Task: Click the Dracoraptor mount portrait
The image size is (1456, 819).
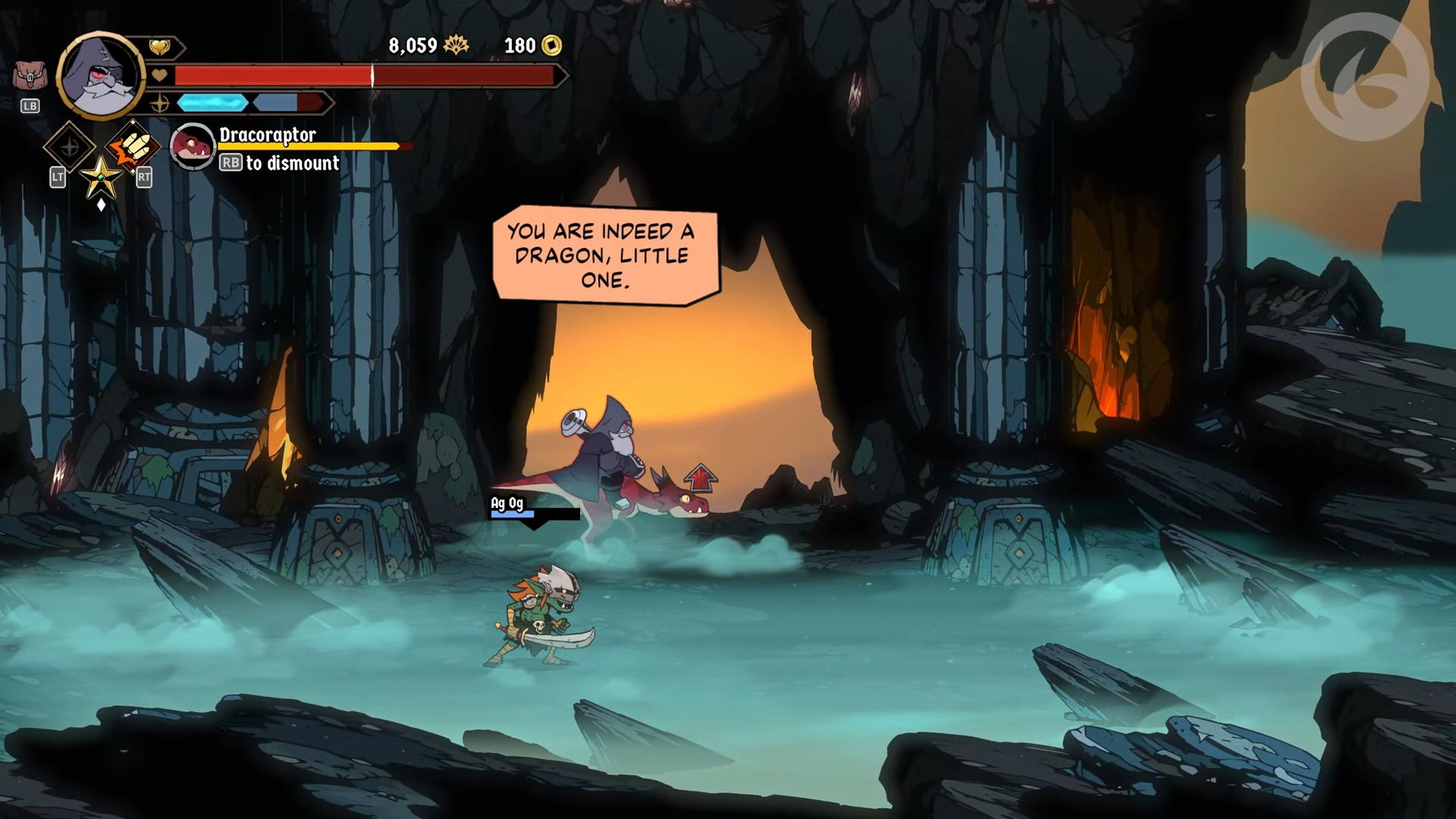Action: click(x=193, y=146)
